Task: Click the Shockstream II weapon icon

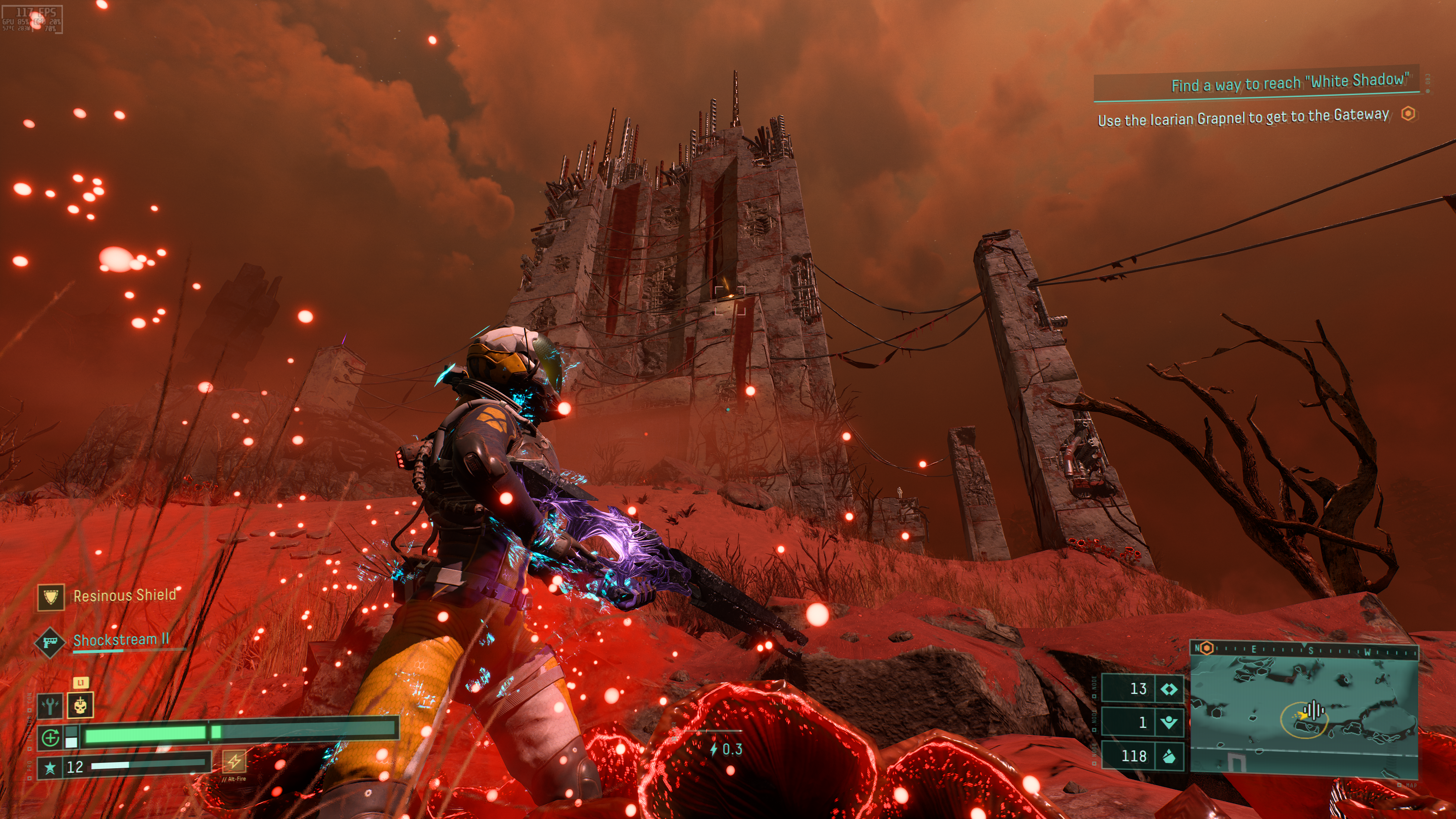Action: click(50, 643)
